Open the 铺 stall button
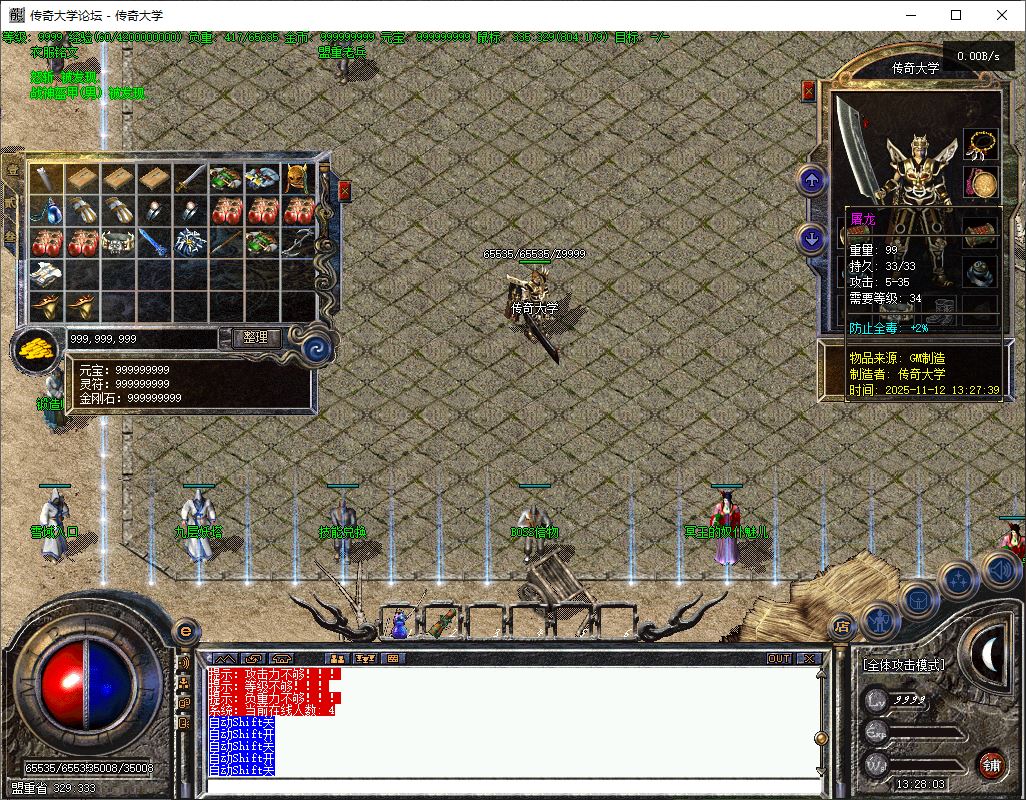This screenshot has width=1026, height=800. 990,765
